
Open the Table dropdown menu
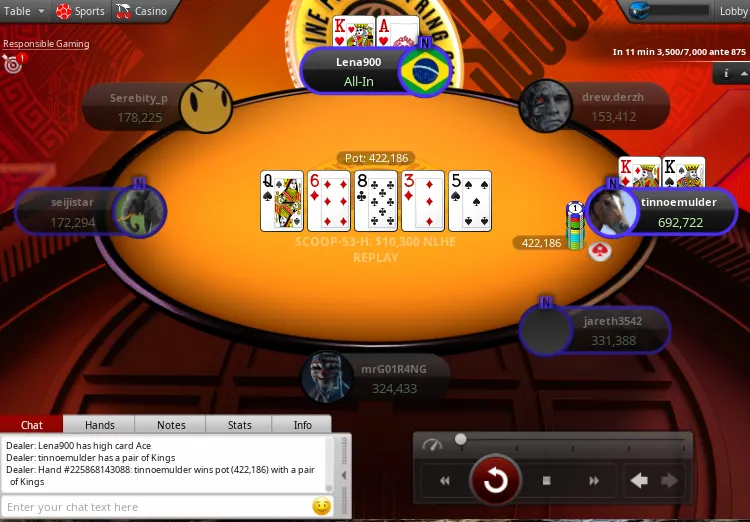click(24, 11)
